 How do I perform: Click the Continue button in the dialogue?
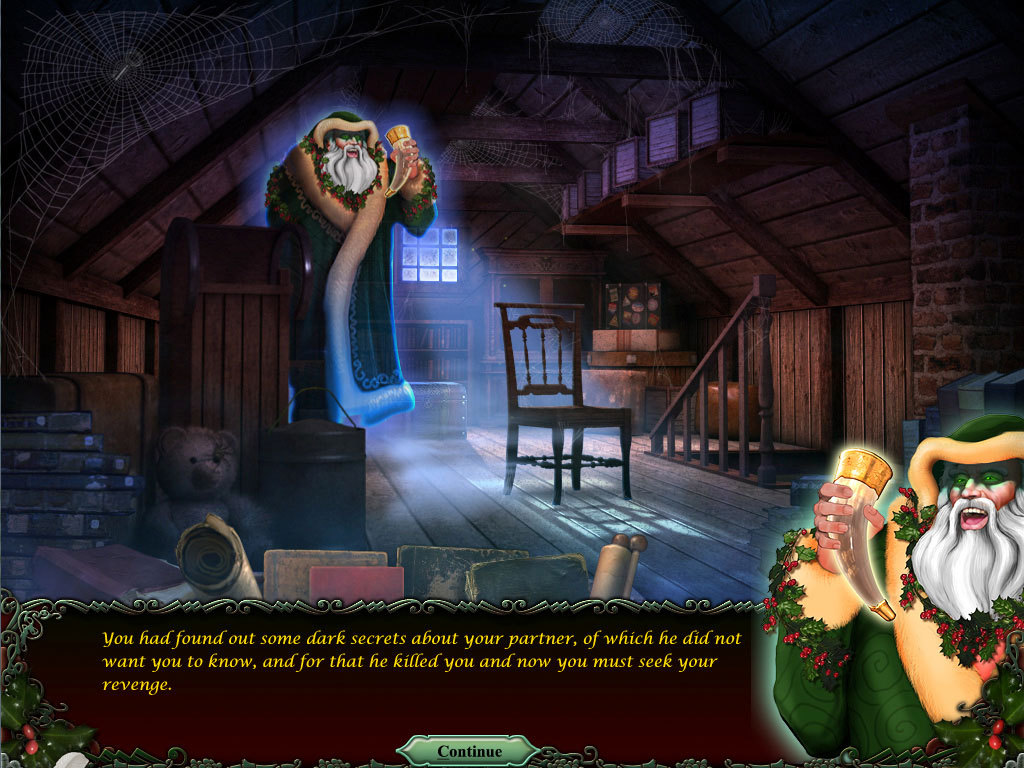[469, 751]
